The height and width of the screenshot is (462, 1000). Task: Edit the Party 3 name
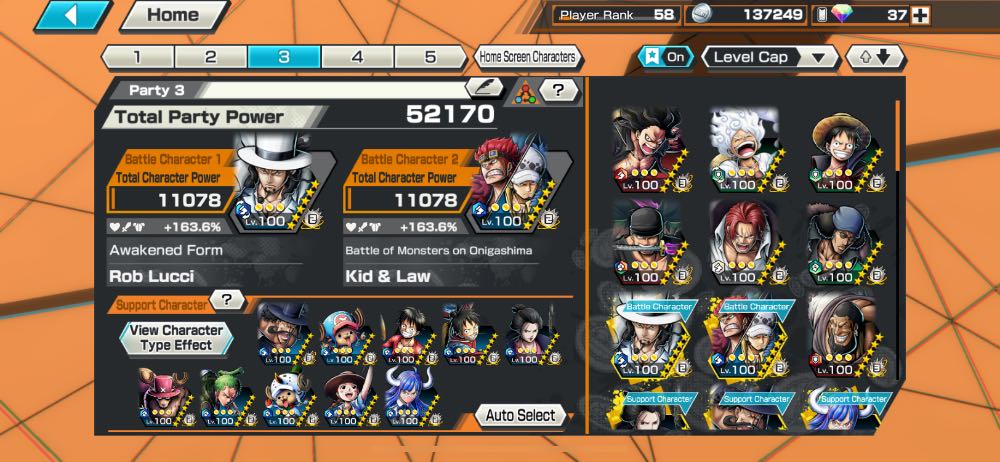tap(485, 89)
